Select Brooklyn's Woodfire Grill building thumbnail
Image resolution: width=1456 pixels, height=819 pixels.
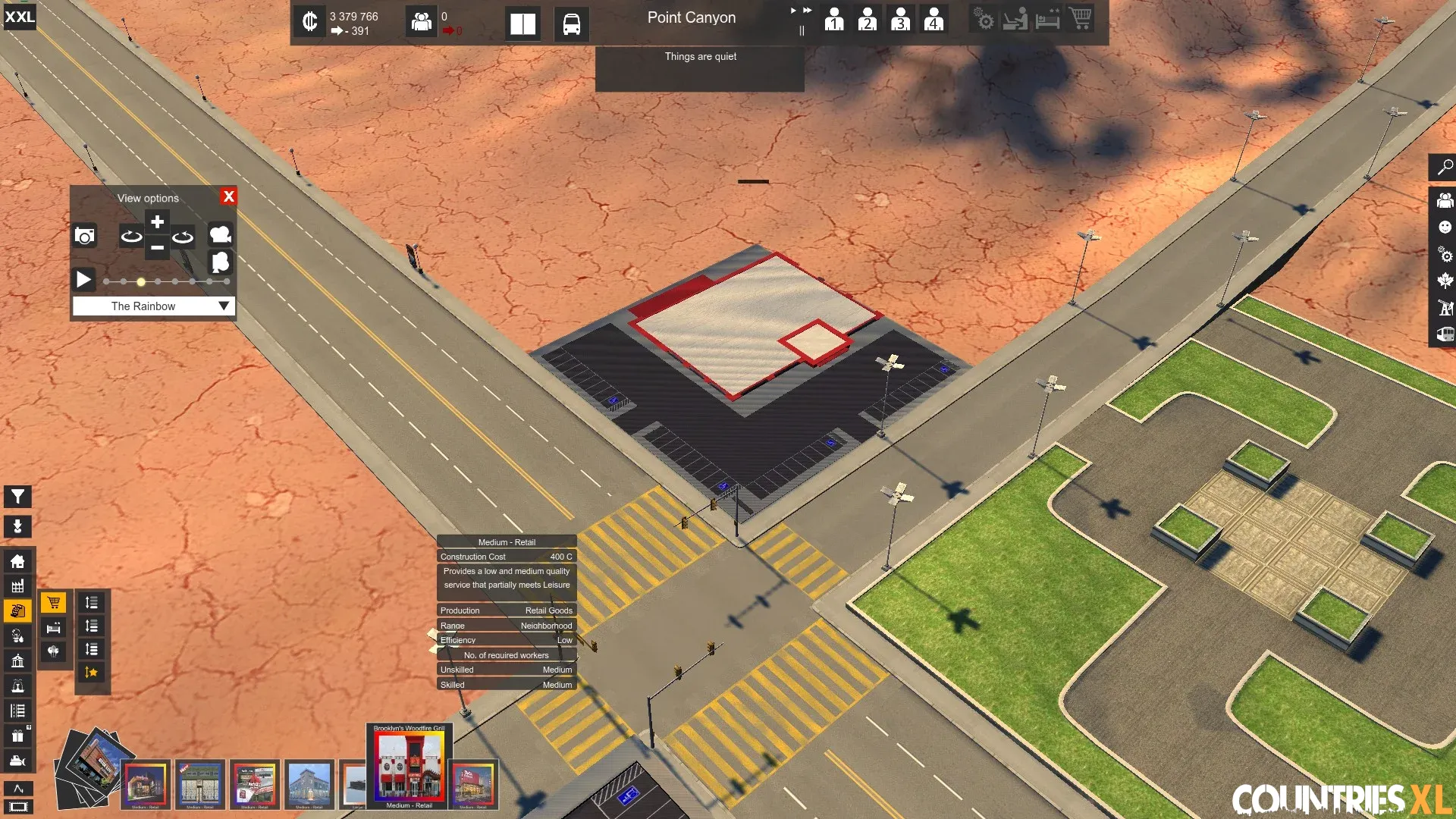pos(409,766)
